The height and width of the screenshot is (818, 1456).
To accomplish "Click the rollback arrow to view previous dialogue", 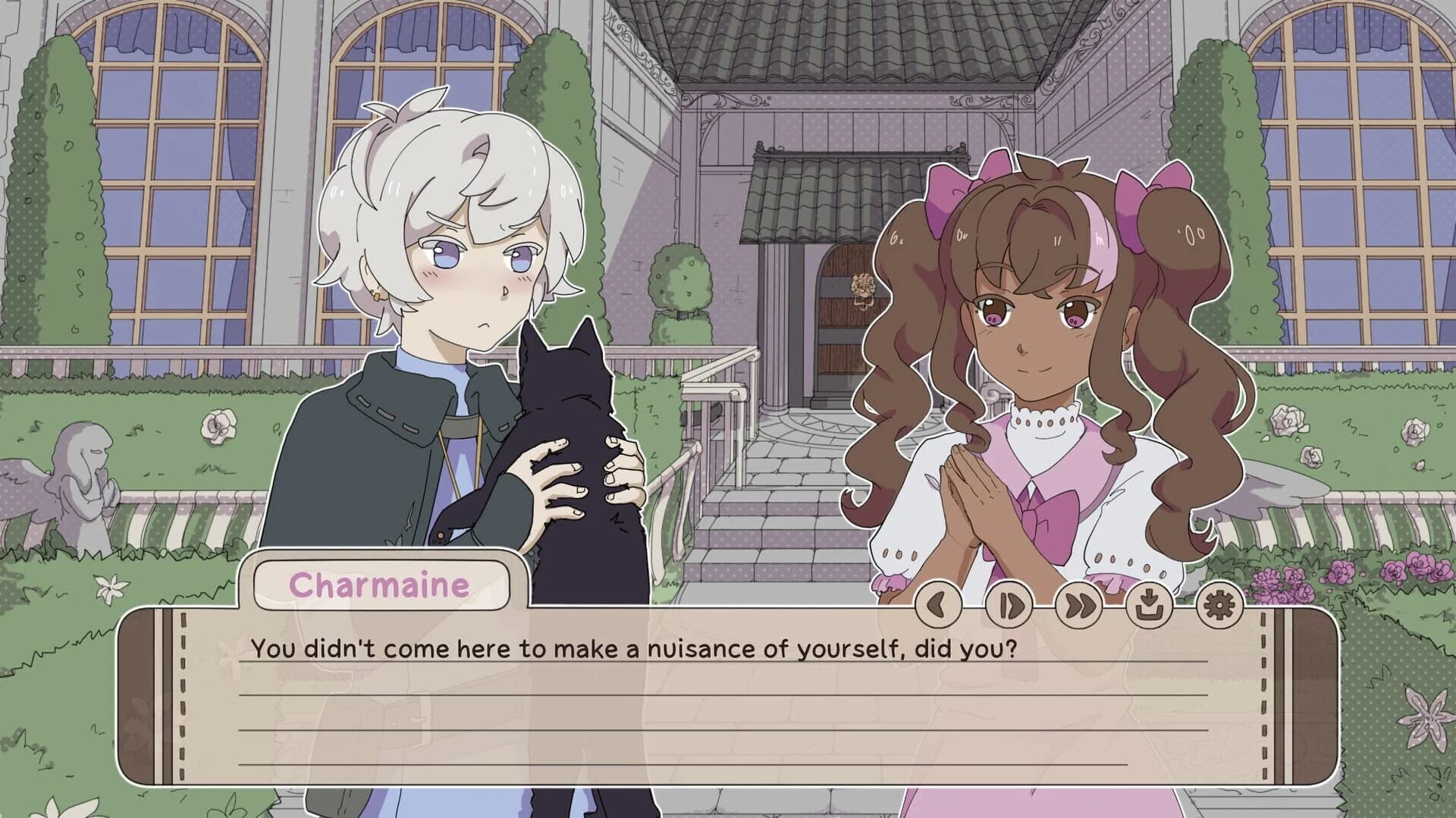I will point(939,604).
